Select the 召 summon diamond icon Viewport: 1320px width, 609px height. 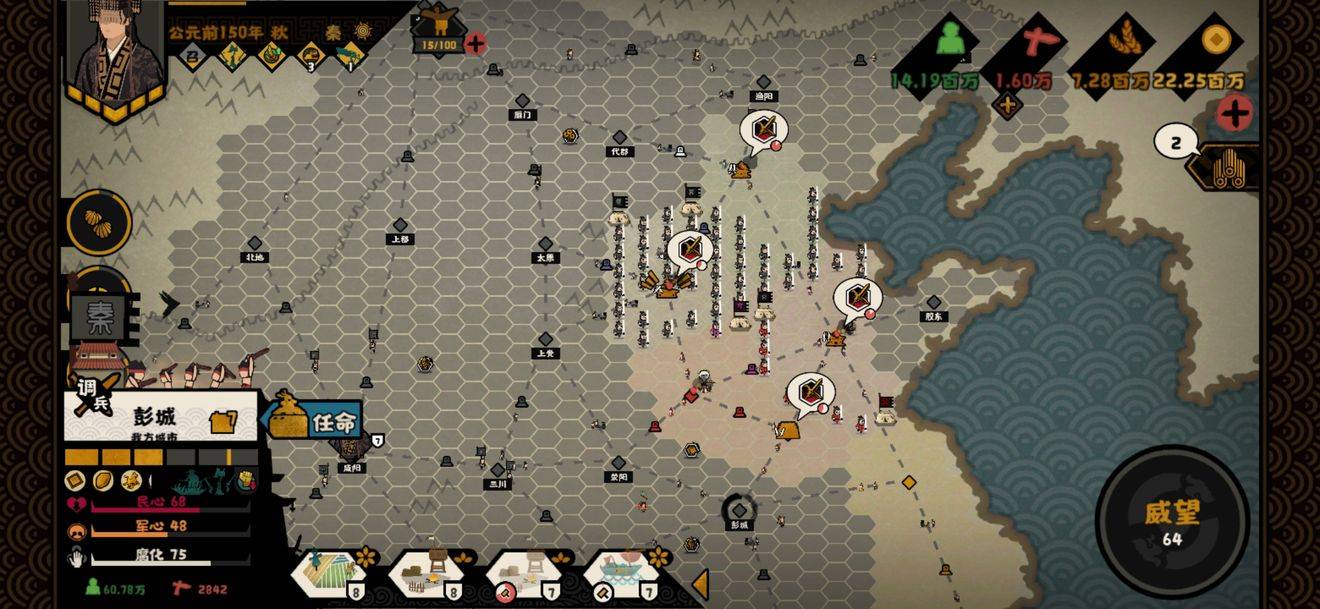(x=192, y=55)
